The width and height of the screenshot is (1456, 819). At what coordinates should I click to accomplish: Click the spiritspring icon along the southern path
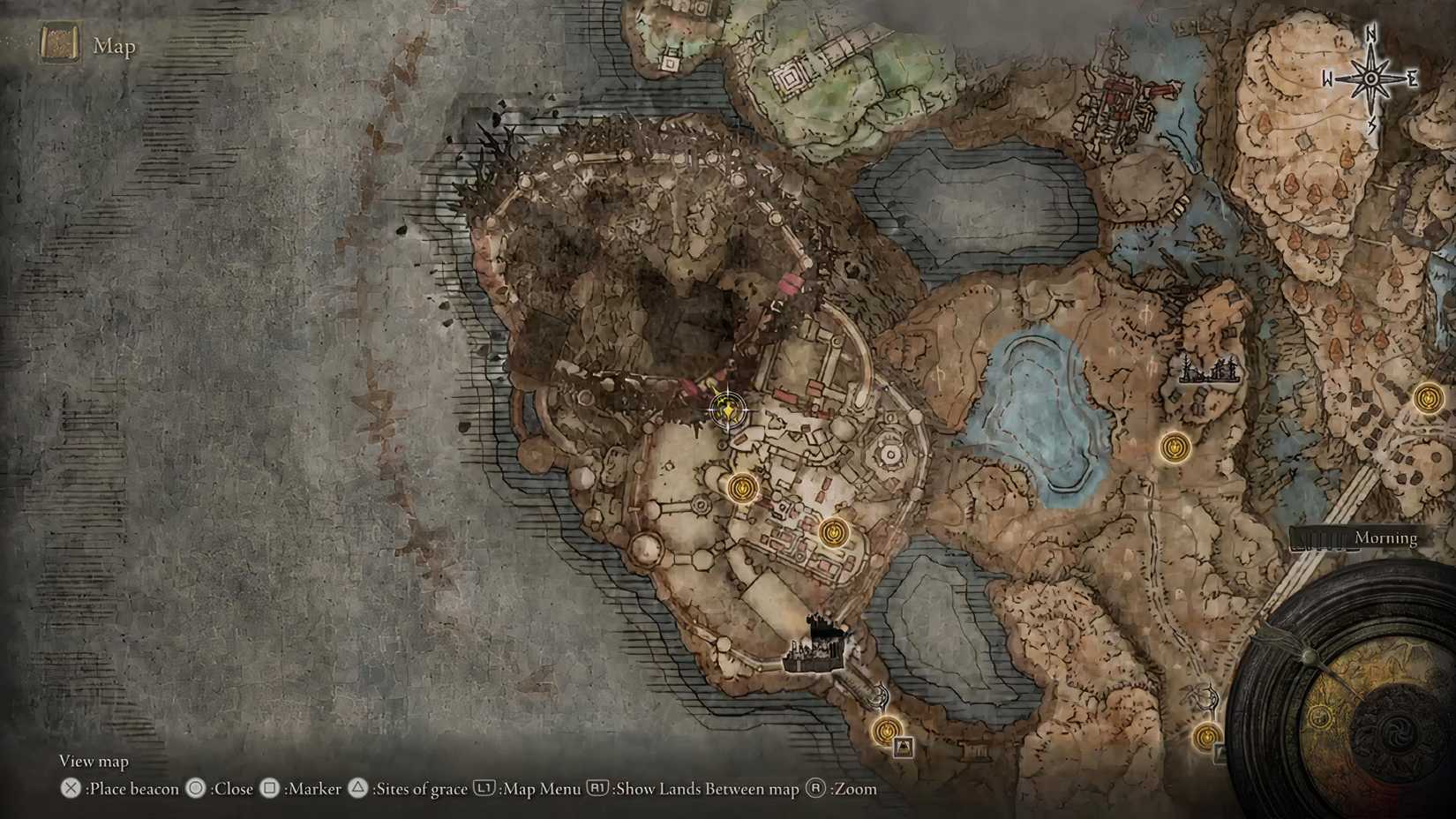tap(878, 696)
